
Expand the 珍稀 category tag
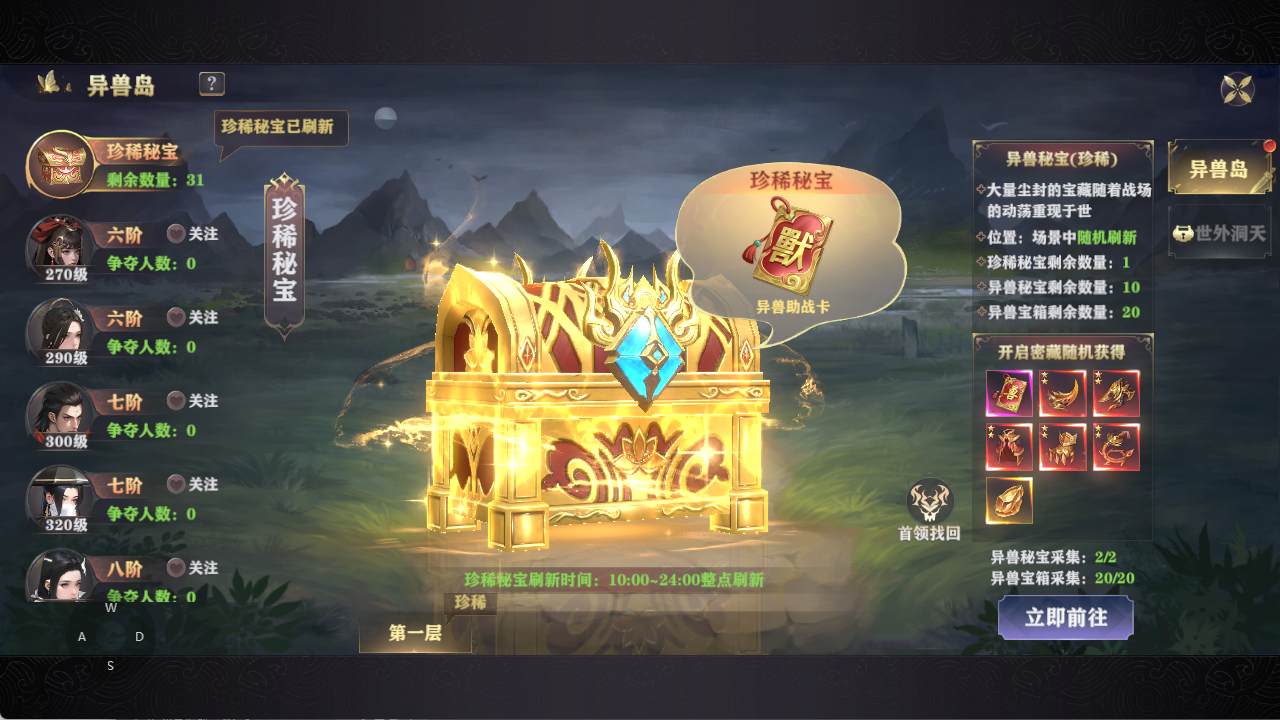tap(472, 602)
